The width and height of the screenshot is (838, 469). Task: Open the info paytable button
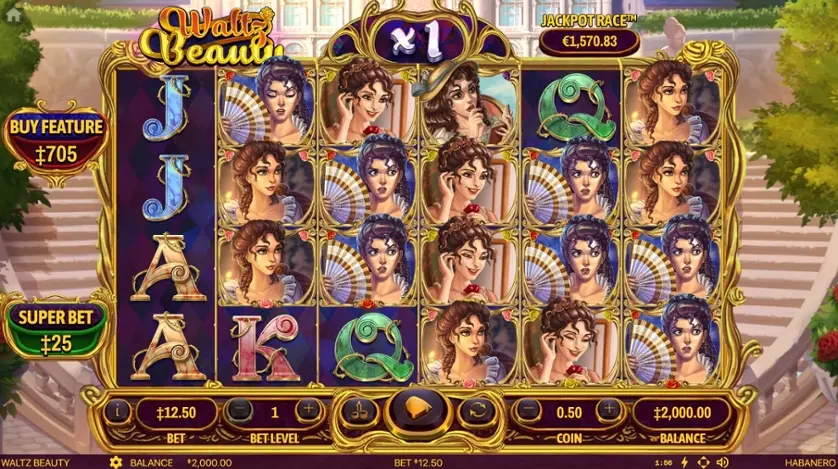118,409
